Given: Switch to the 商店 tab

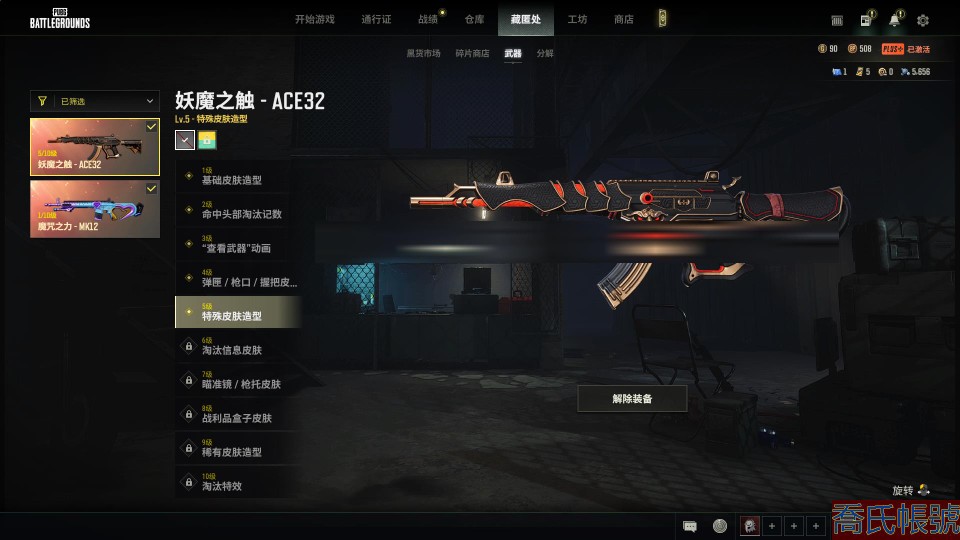Looking at the screenshot, I should click(623, 19).
